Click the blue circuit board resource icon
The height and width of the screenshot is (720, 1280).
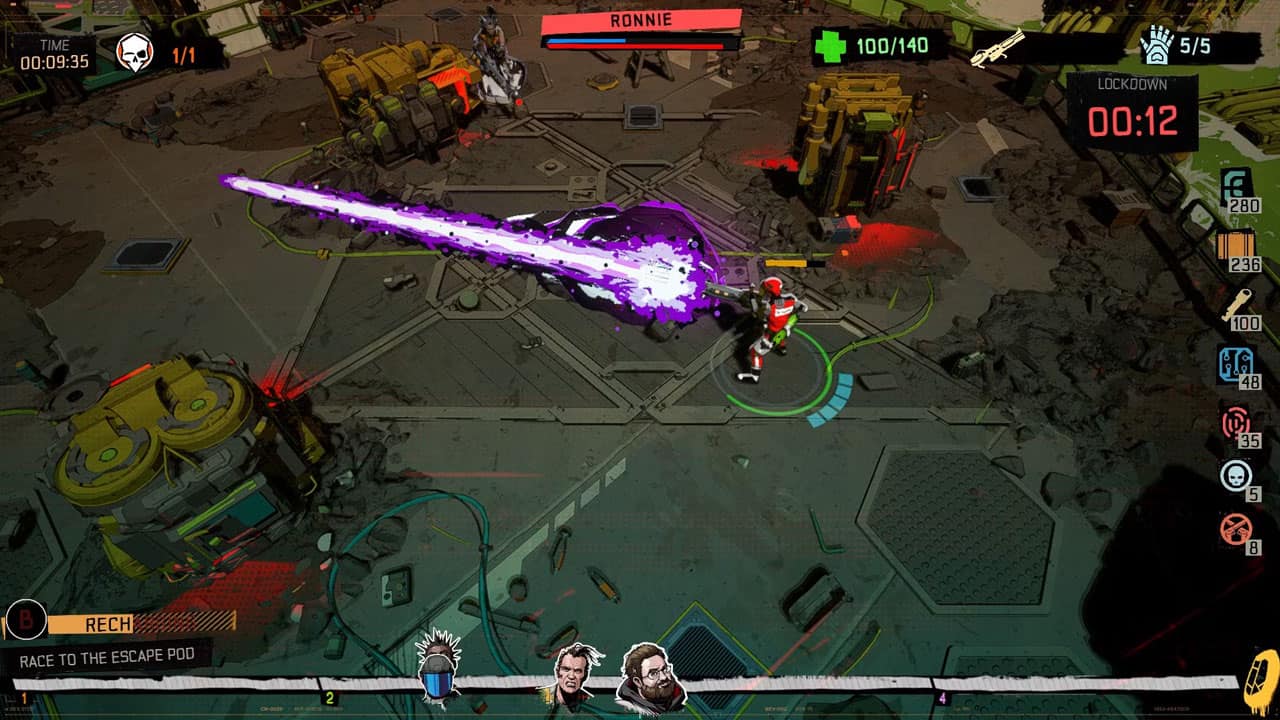(1237, 364)
